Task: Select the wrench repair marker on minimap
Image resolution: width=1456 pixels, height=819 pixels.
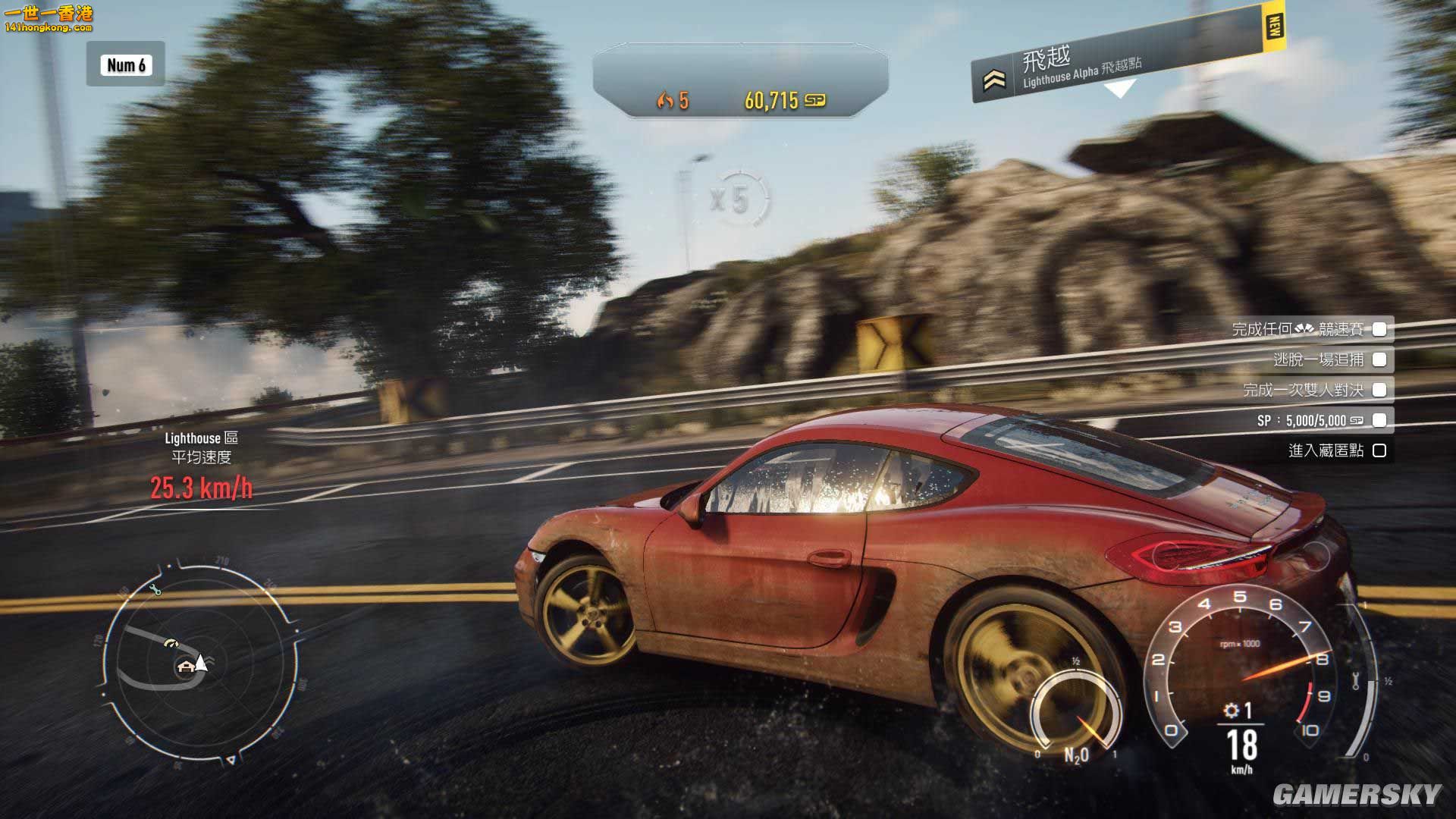Action: tap(157, 590)
